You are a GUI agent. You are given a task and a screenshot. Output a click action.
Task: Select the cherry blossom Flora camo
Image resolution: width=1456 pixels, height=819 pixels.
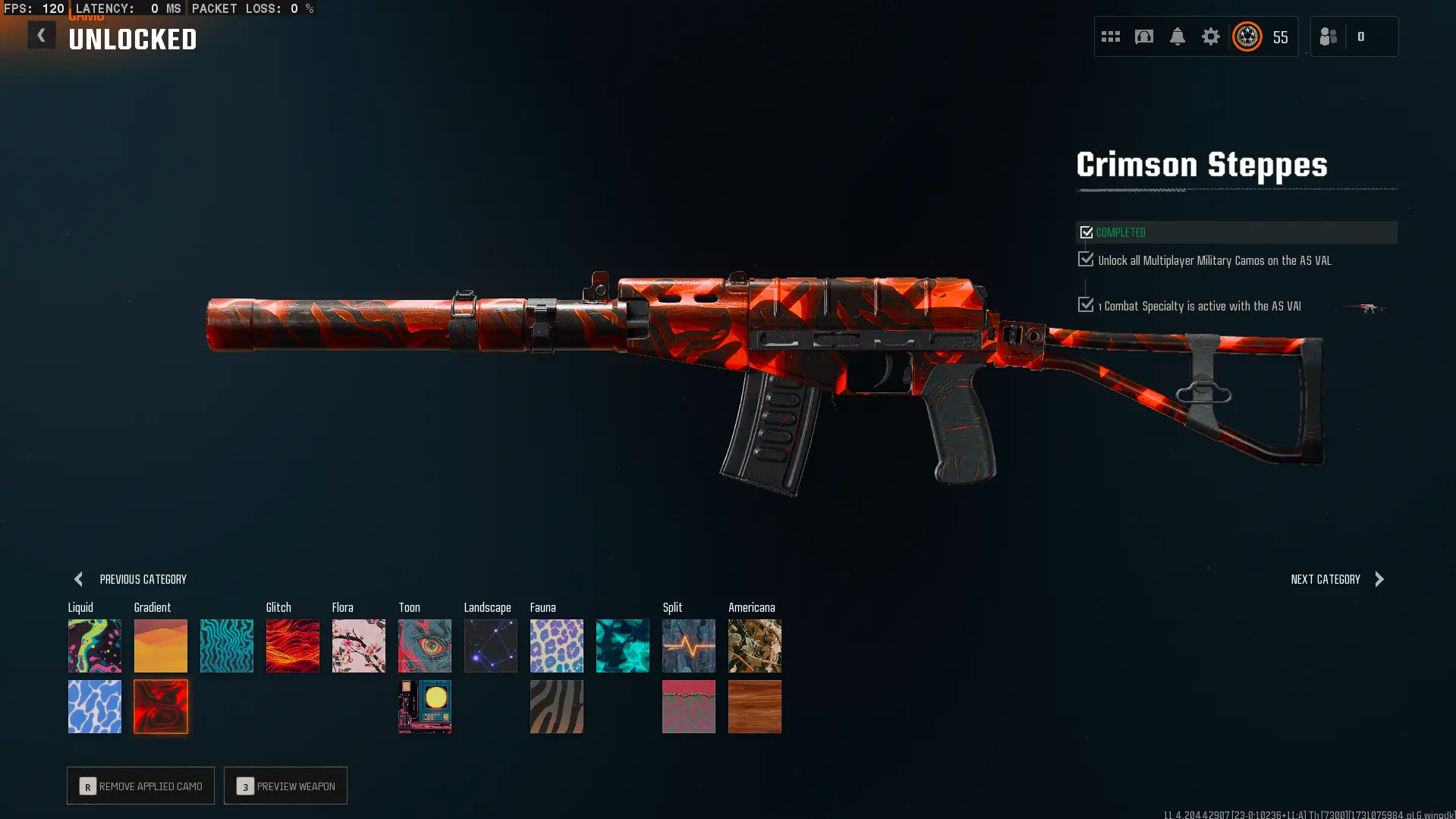point(359,646)
